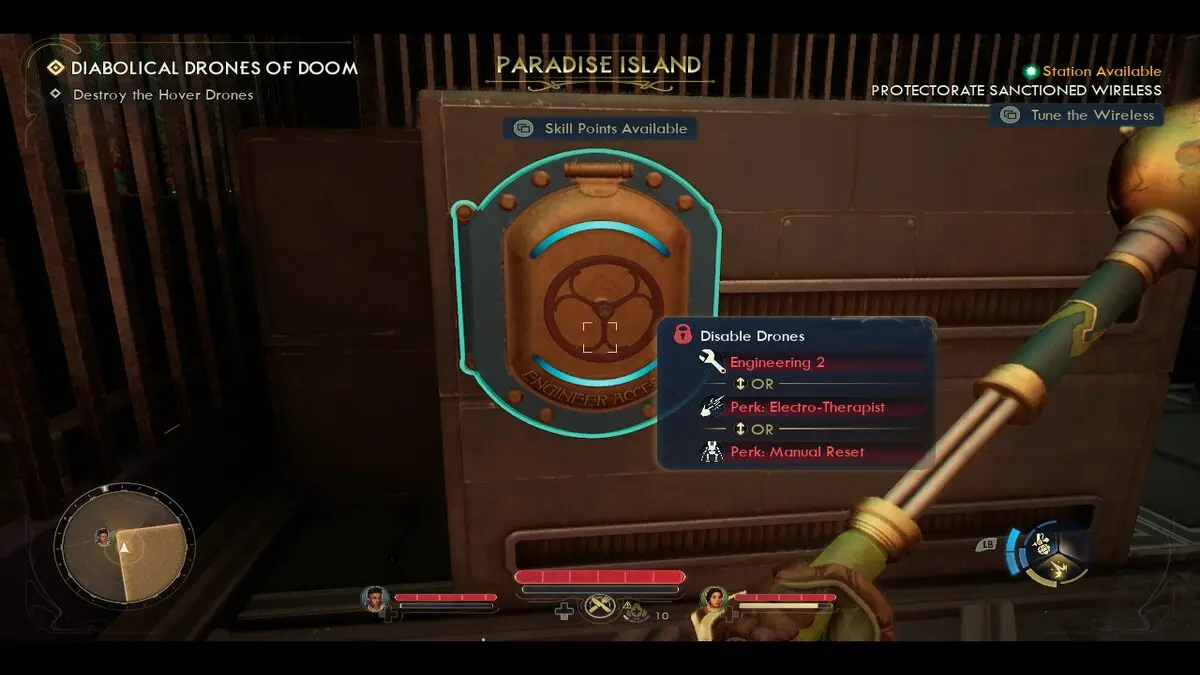
Task: Click the right companion portrait
Action: point(714,600)
